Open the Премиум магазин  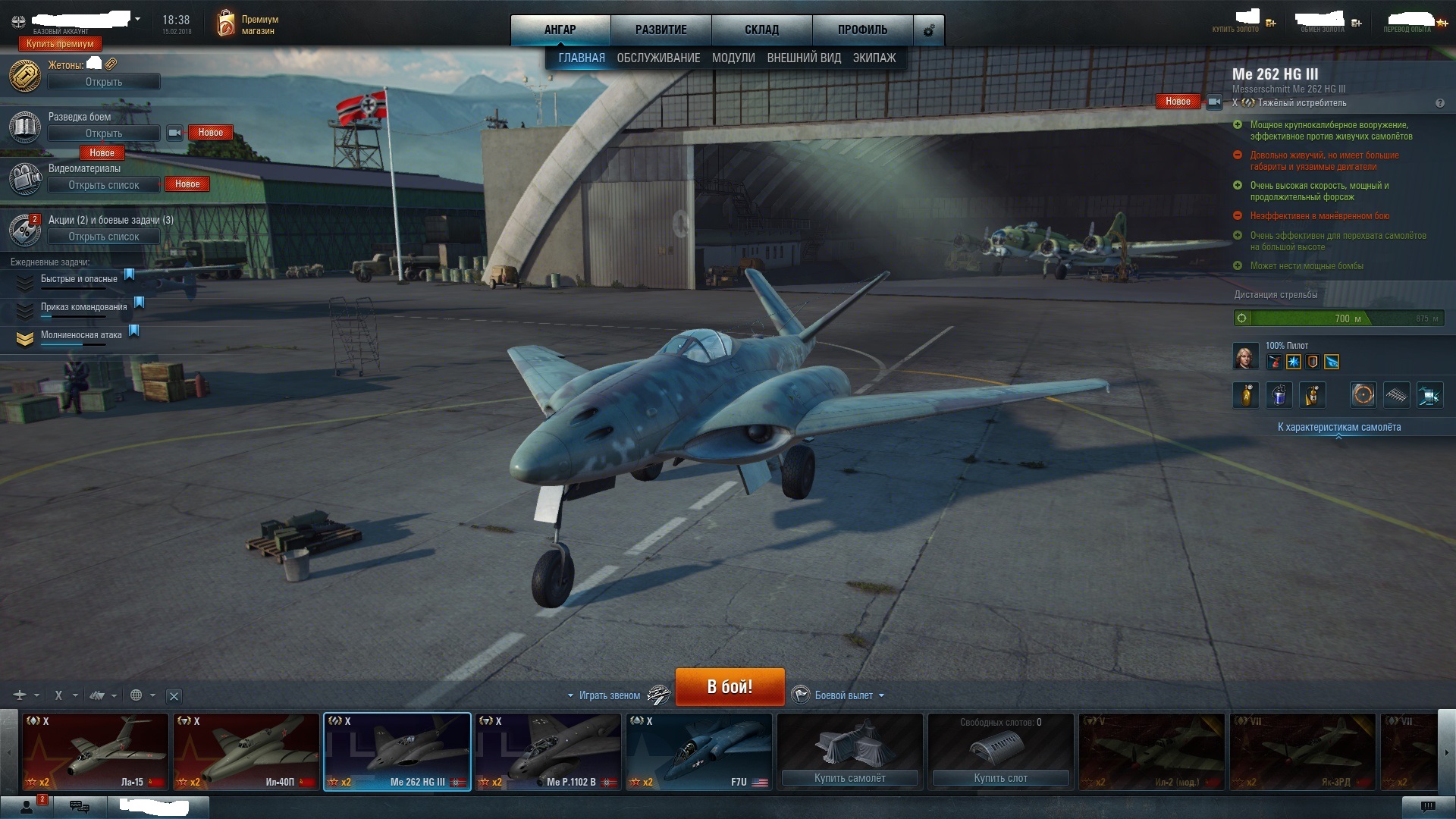click(x=247, y=24)
